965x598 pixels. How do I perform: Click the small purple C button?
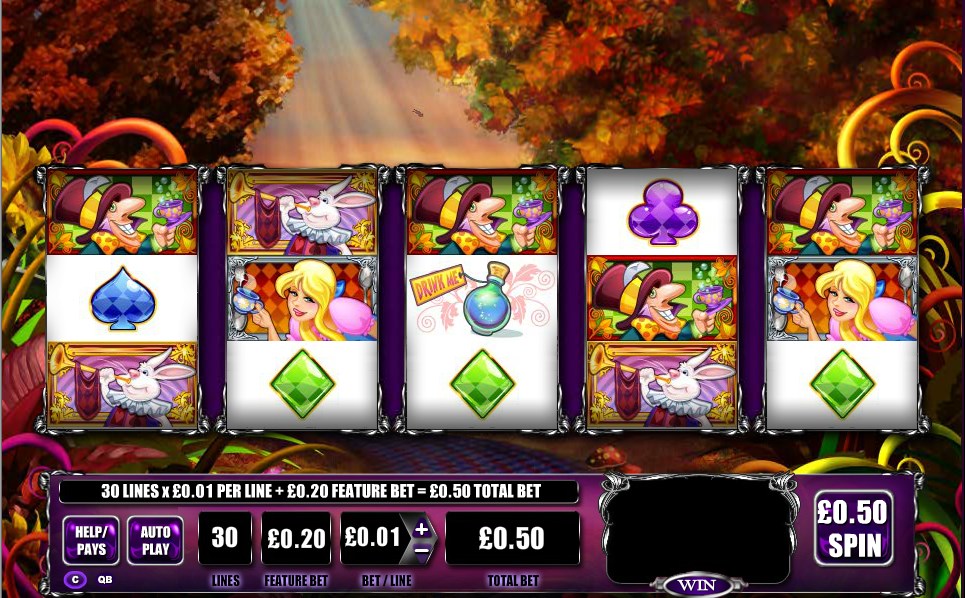75,578
